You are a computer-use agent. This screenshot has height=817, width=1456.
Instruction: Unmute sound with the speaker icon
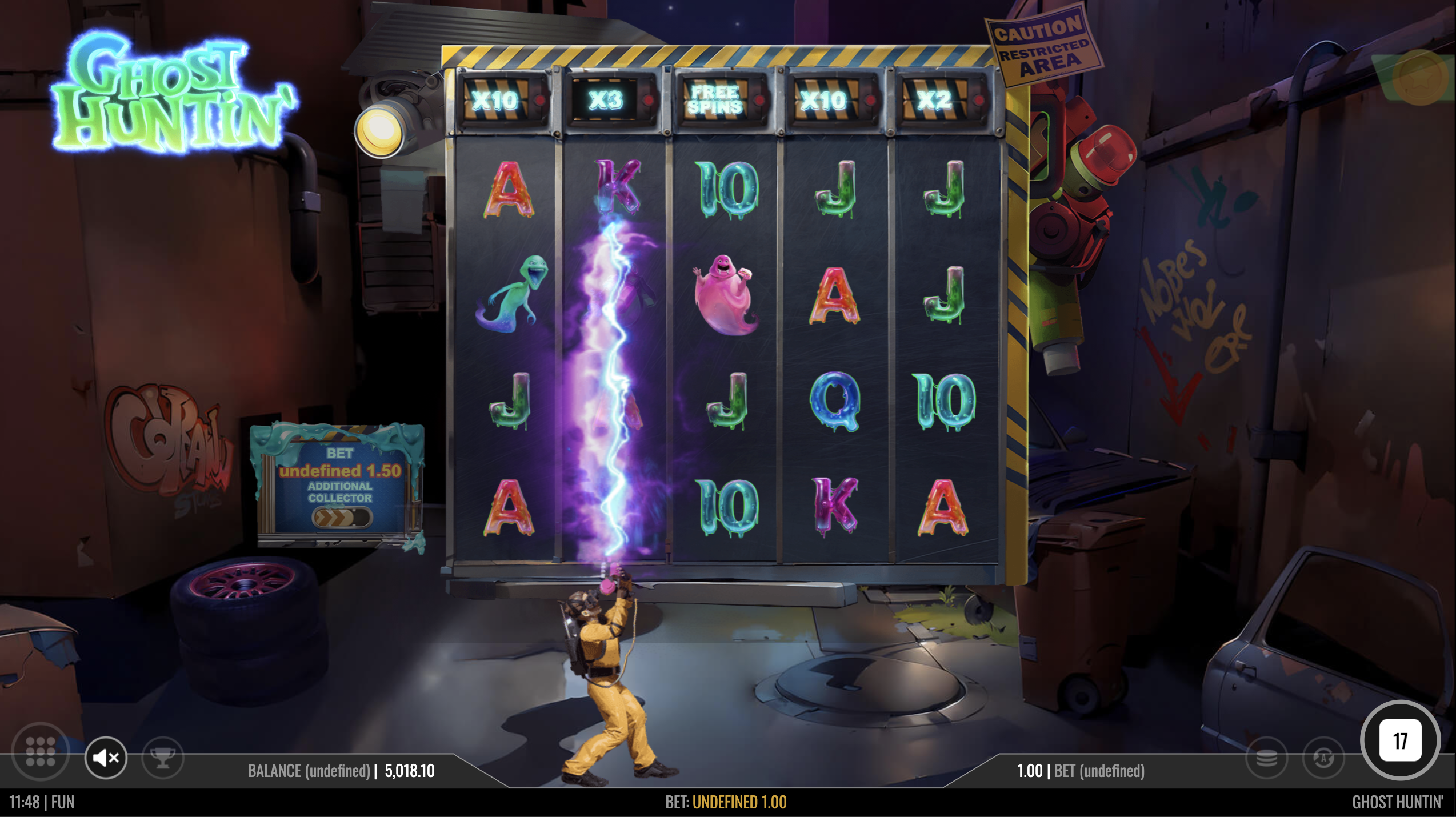click(x=106, y=758)
